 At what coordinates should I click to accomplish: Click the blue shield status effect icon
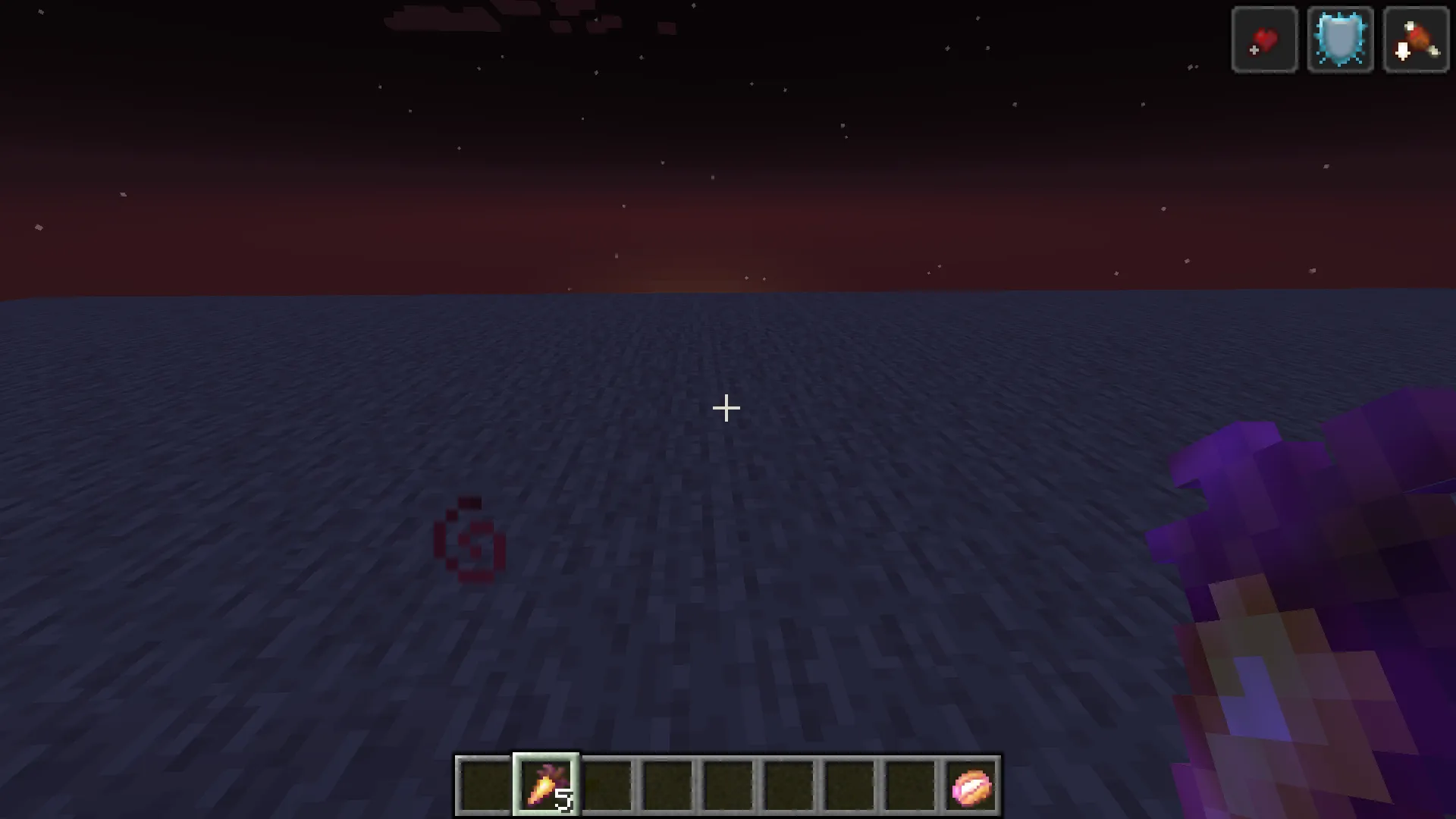tap(1339, 39)
